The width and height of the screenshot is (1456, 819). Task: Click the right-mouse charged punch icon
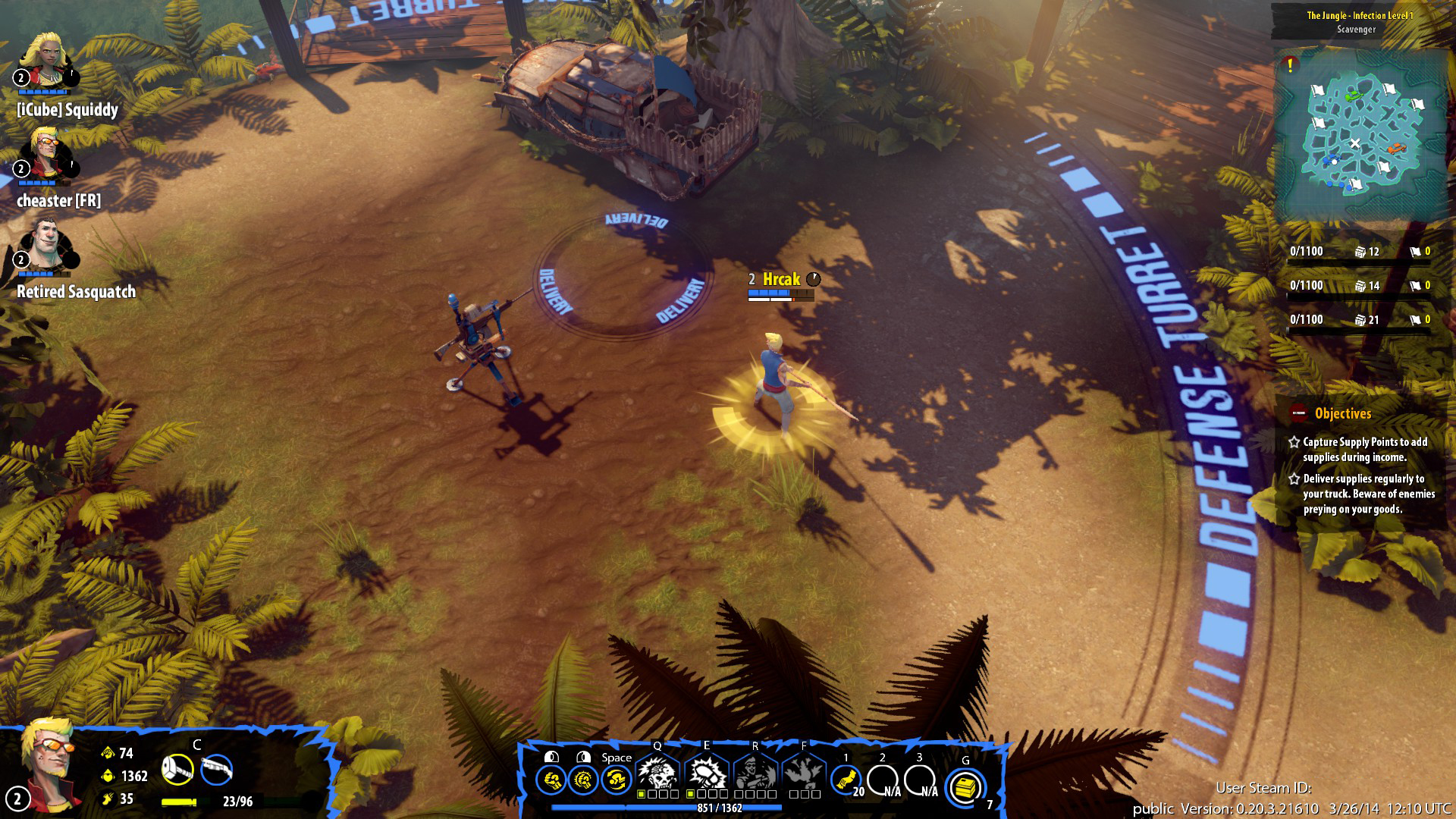point(583,780)
